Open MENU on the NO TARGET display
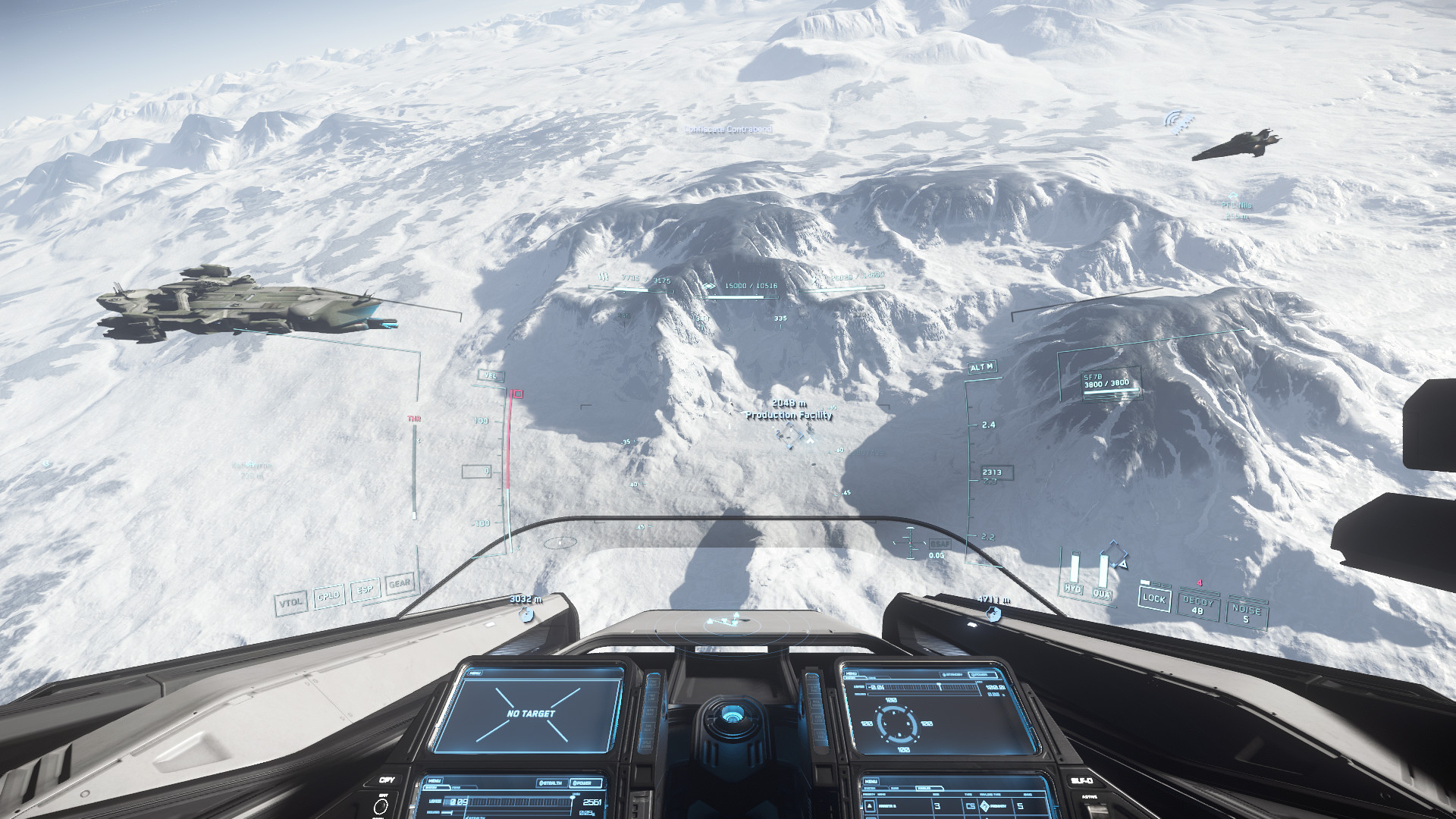This screenshot has height=819, width=1456. (475, 672)
